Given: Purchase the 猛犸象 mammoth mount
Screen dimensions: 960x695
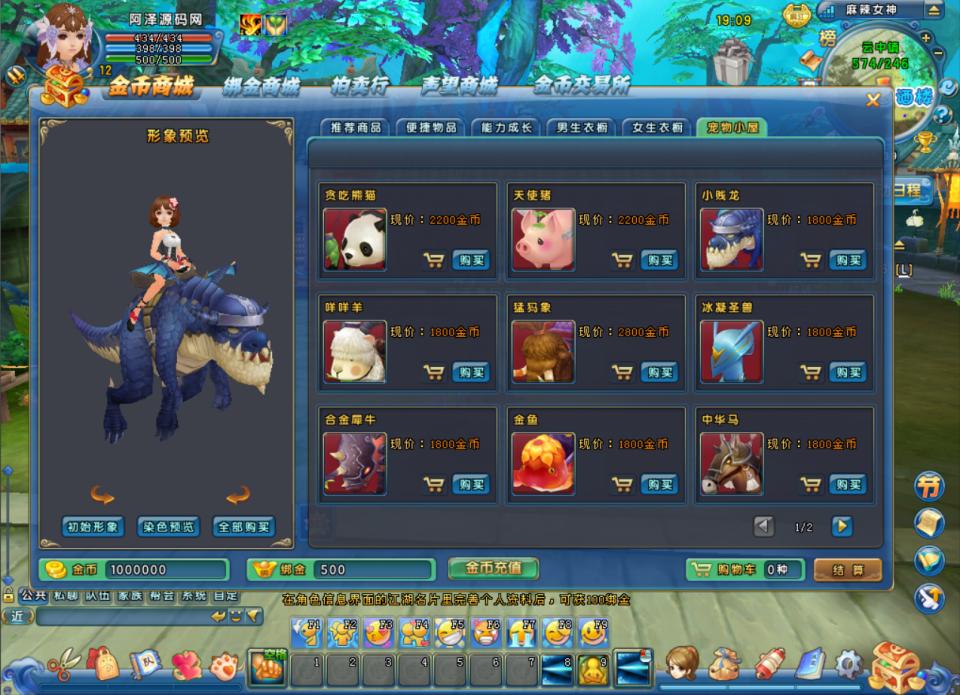Looking at the screenshot, I should coord(658,372).
